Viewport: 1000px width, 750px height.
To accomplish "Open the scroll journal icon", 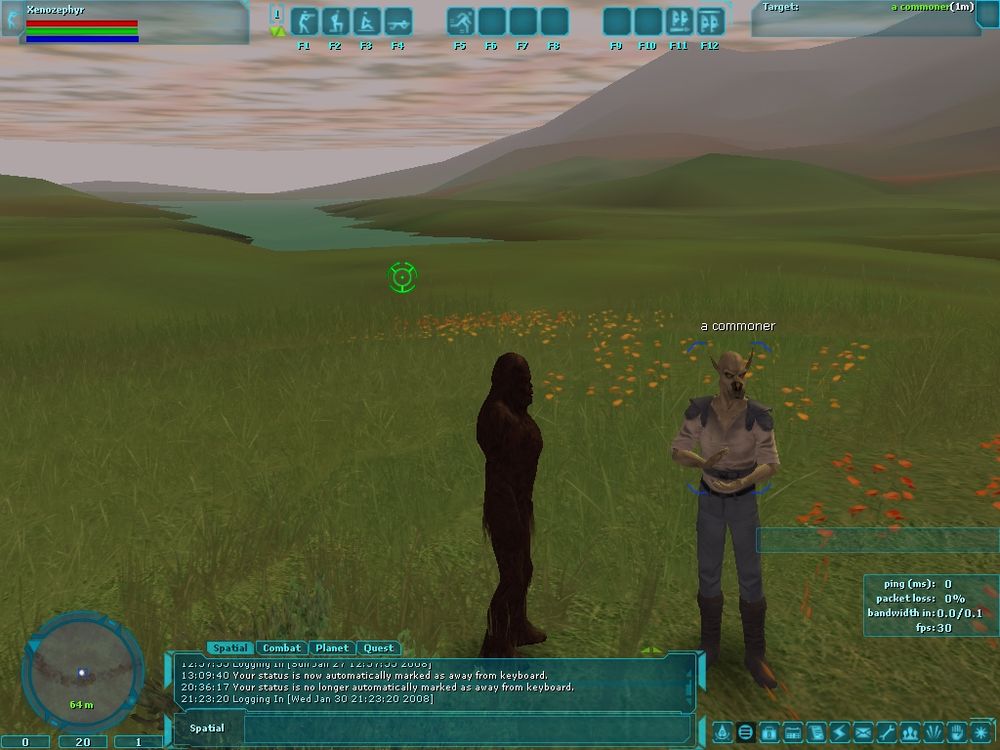I will [813, 732].
